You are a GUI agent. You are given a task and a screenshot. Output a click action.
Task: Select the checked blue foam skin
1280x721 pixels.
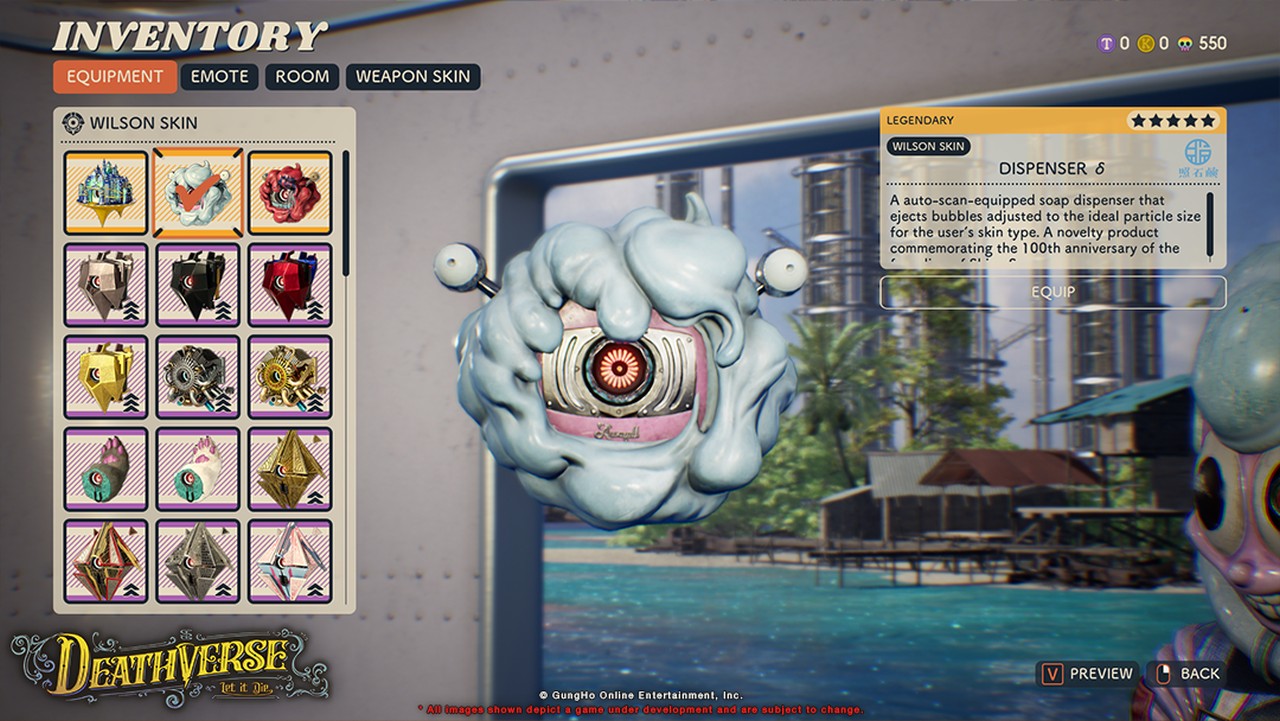point(198,193)
